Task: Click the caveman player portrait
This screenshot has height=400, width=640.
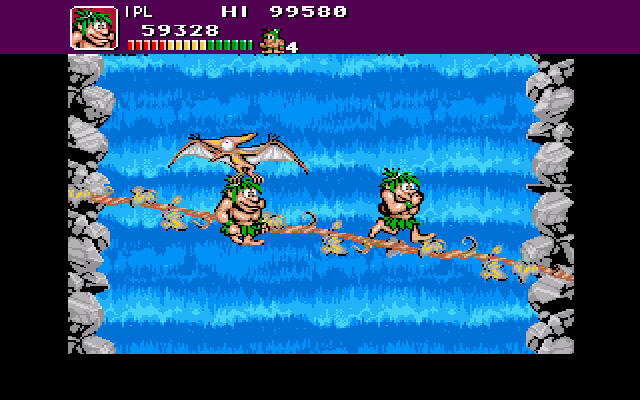Action: click(x=94, y=28)
